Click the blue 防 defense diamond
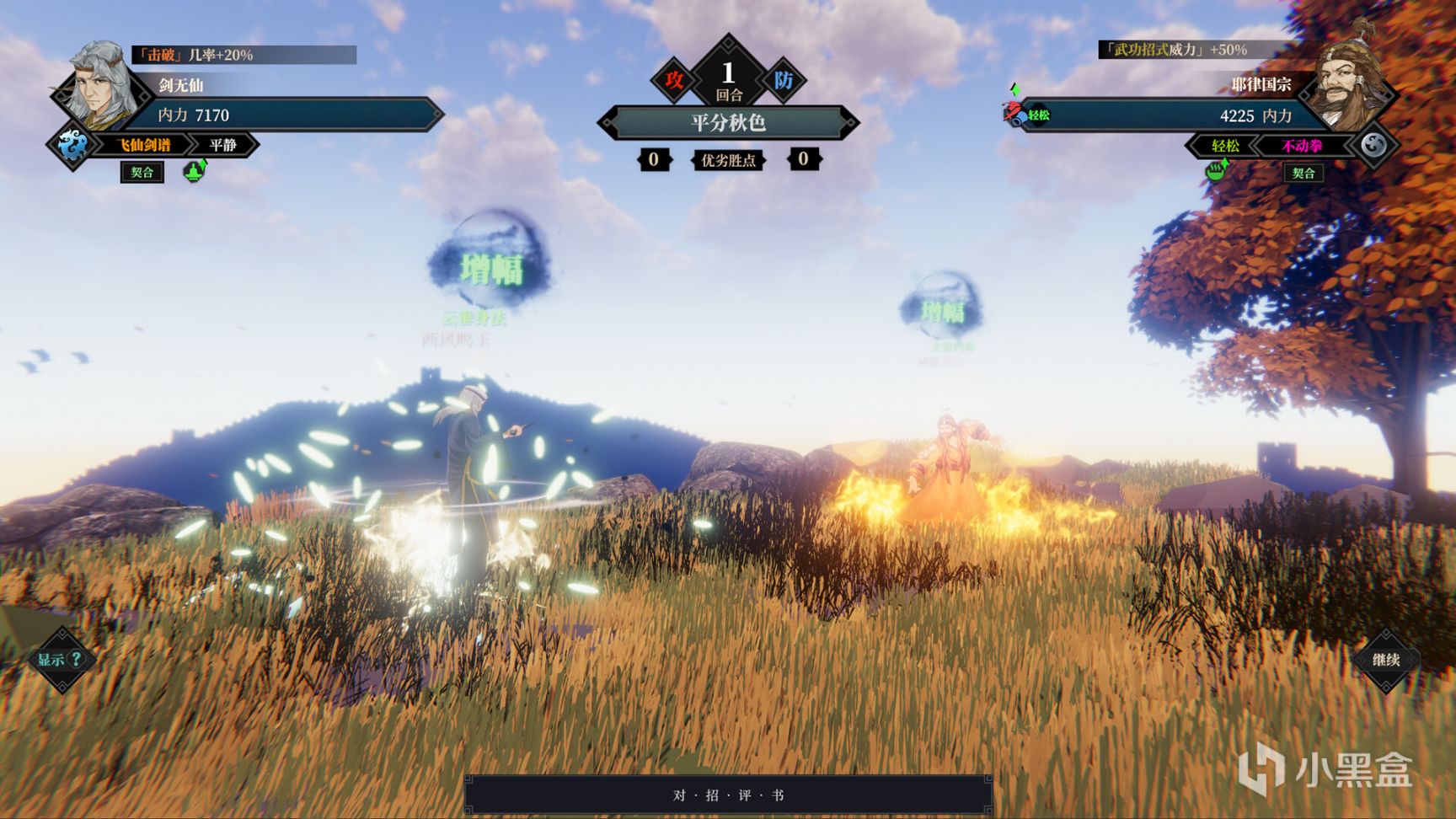The width and height of the screenshot is (1456, 819). click(784, 81)
